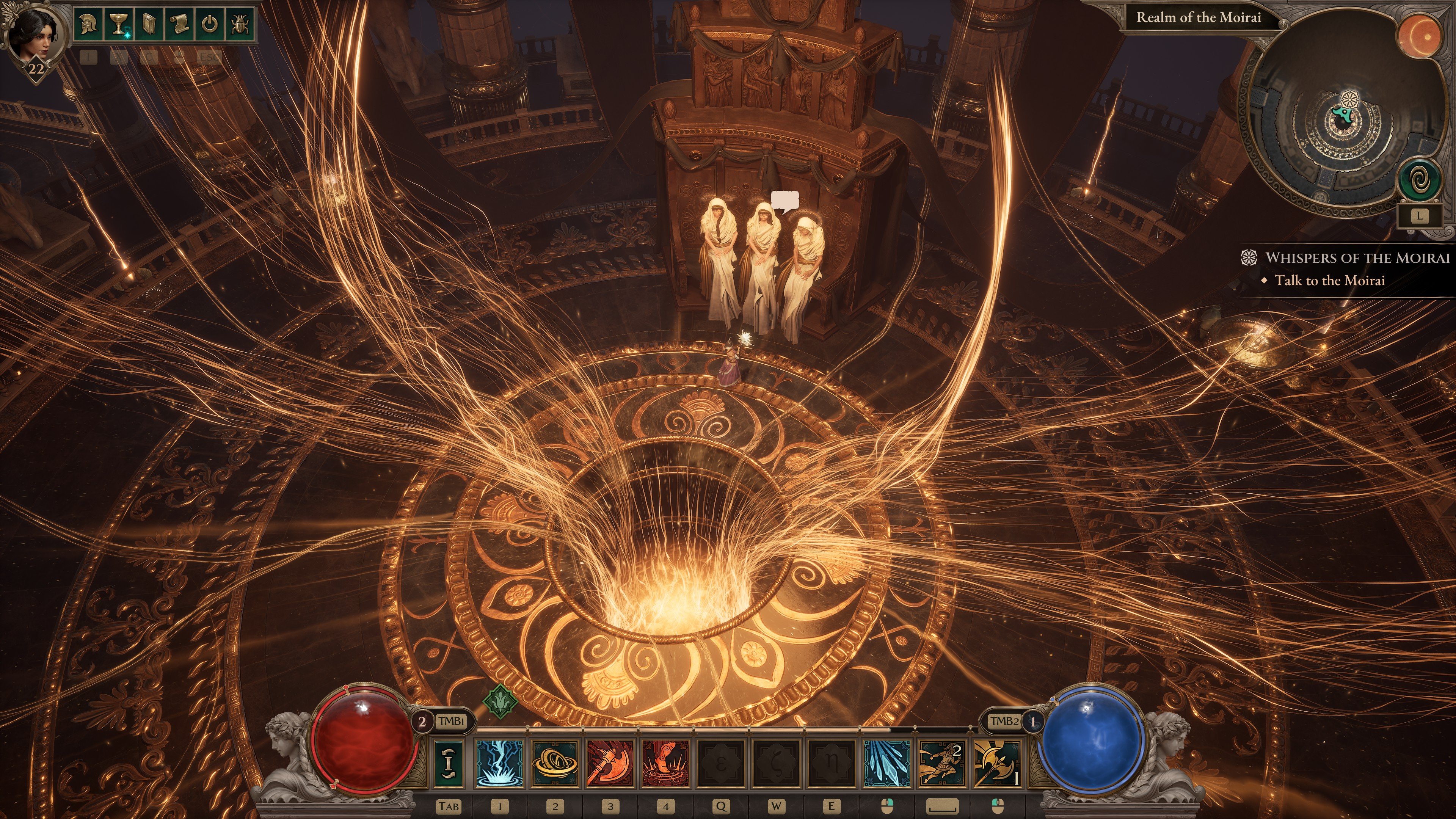
Task: Select the golden winged axe skill
Action: coord(997,763)
